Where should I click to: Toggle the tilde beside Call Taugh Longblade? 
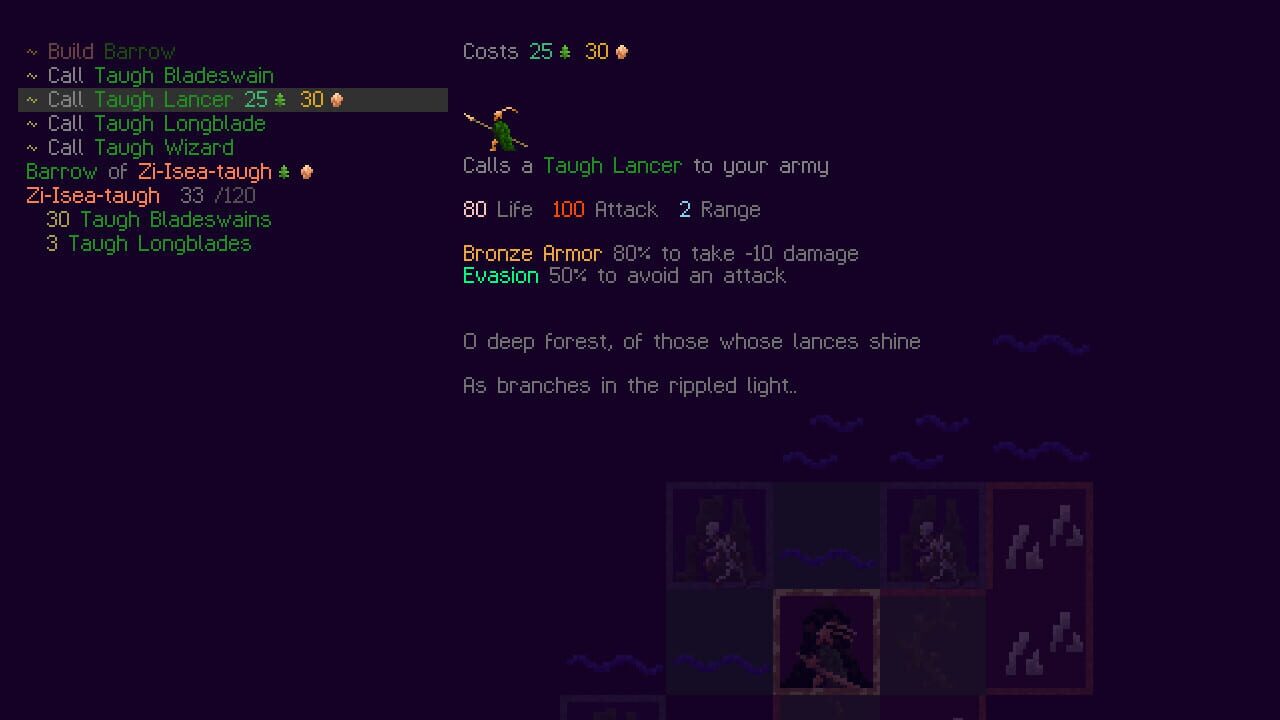click(34, 123)
